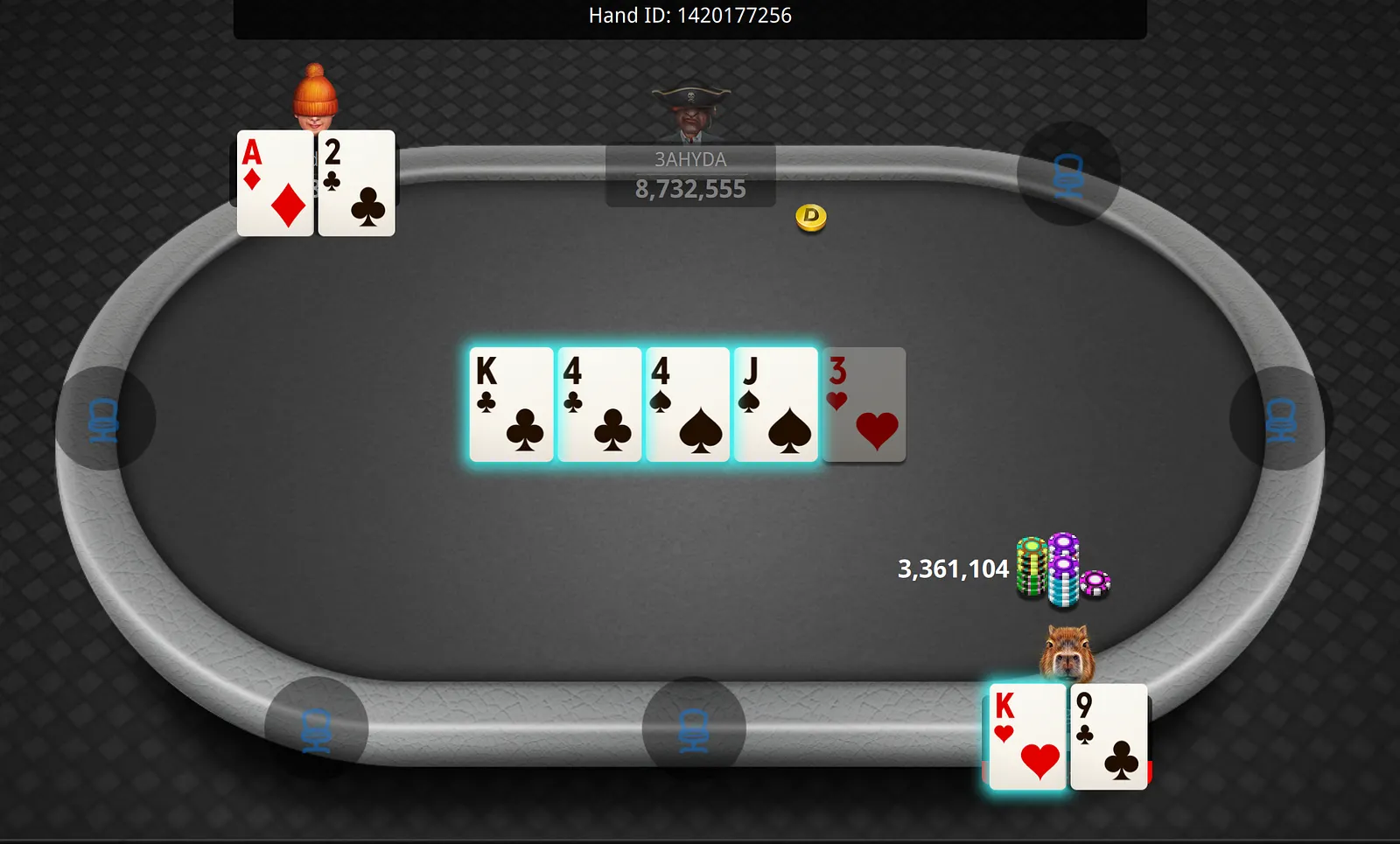Take the empty seat nearest the dealer button

1068,174
